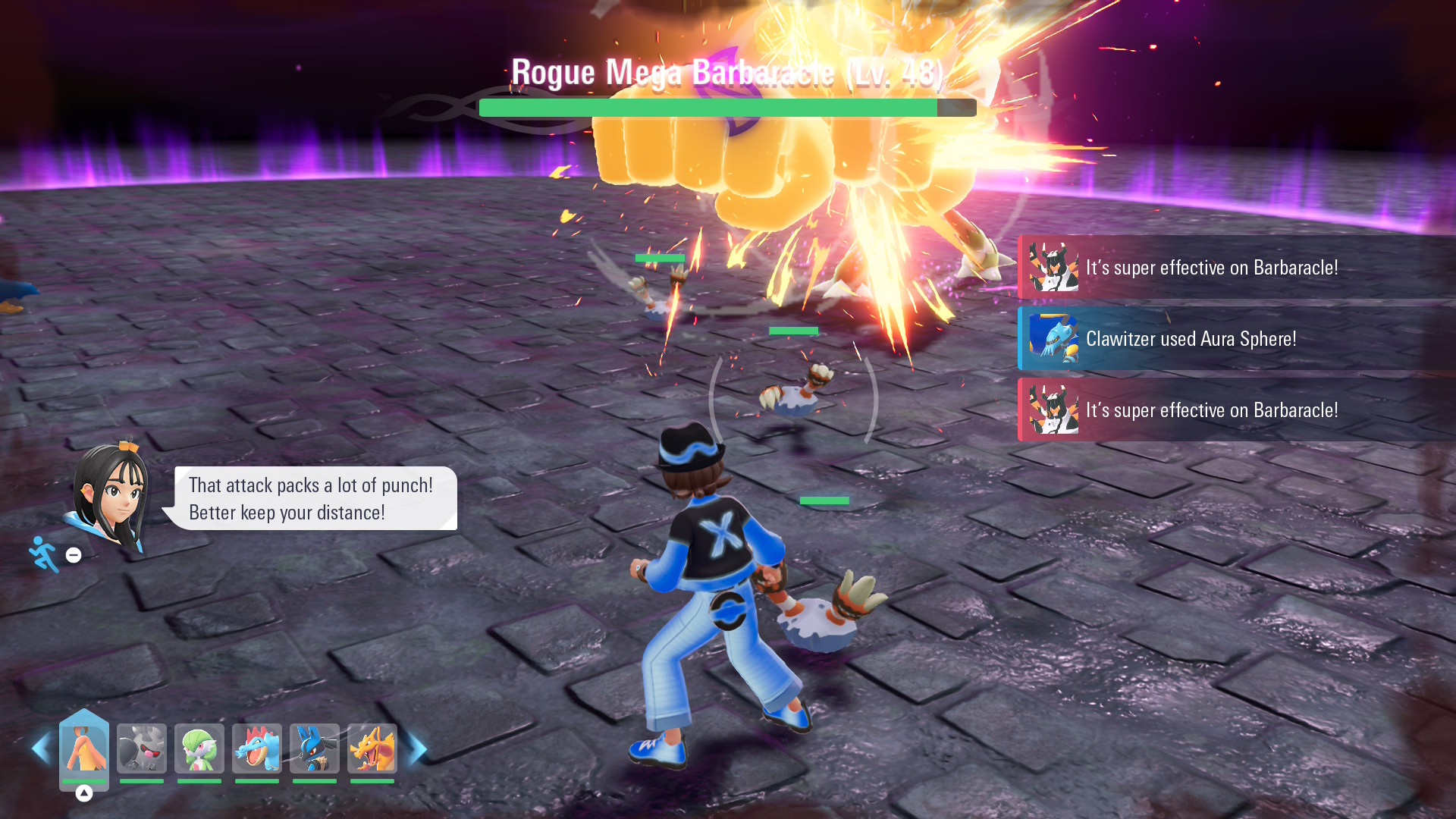Choose Gardevoir from the party bar

[x=199, y=748]
